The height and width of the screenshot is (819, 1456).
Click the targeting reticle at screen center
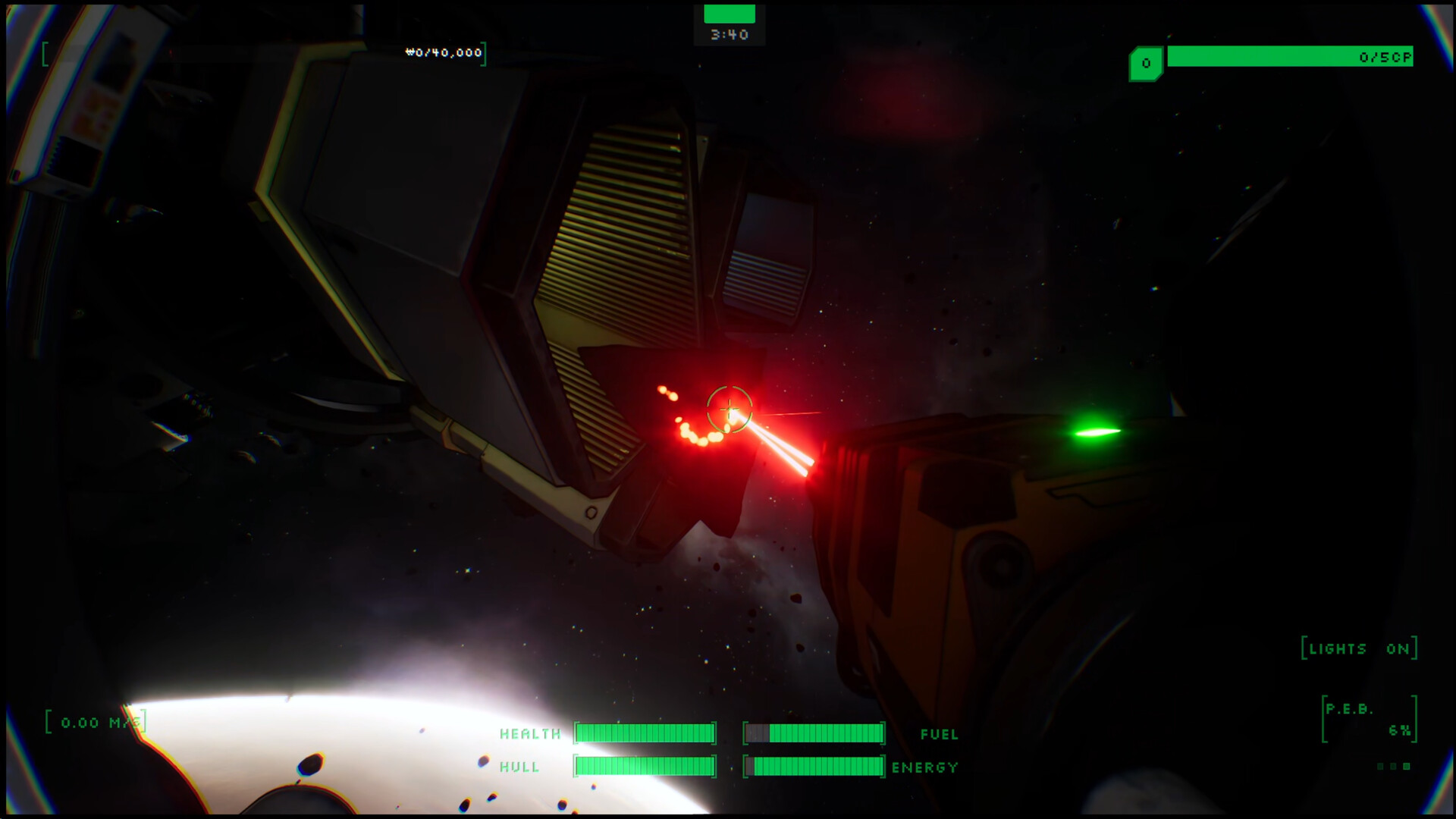[x=728, y=409]
